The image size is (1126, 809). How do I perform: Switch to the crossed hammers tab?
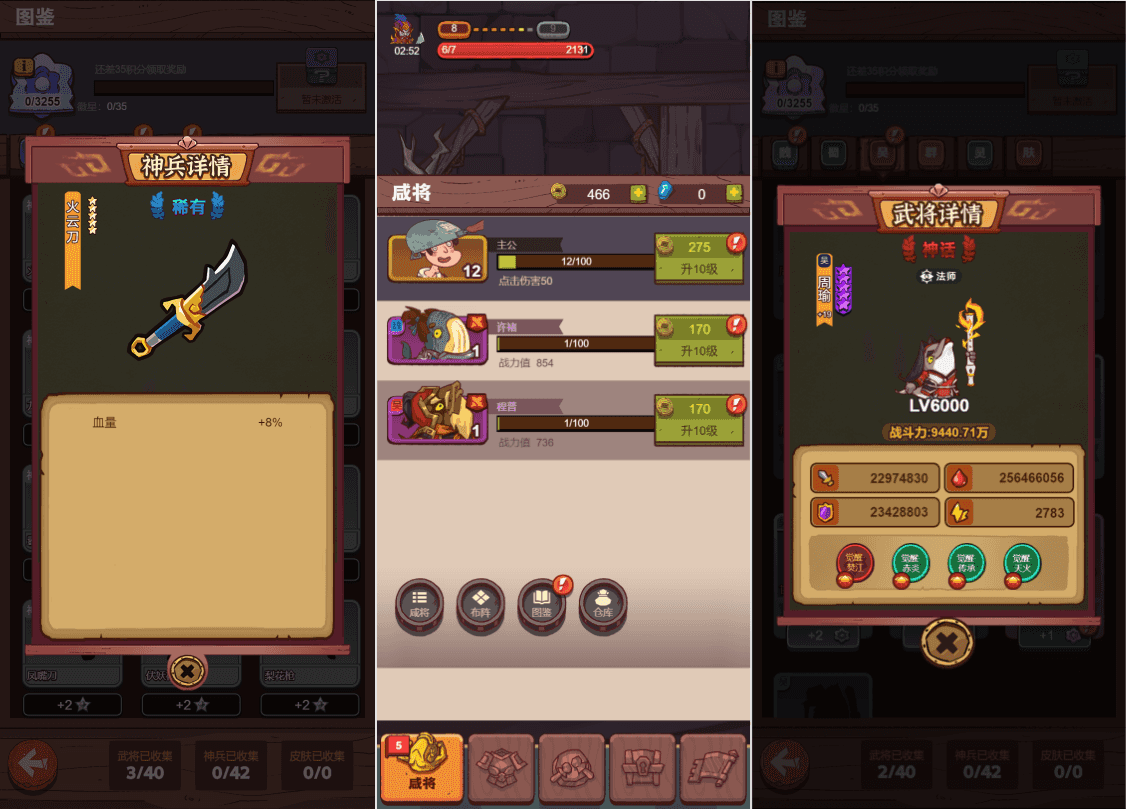click(572, 768)
